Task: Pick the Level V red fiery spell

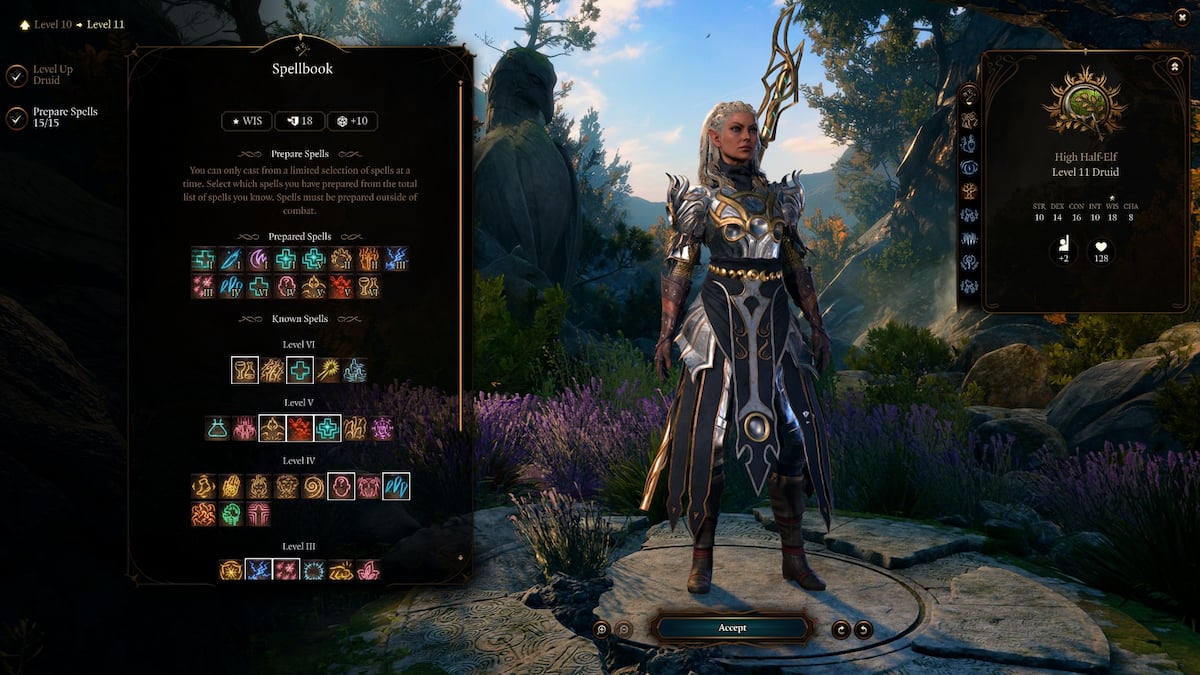Action: coord(300,428)
